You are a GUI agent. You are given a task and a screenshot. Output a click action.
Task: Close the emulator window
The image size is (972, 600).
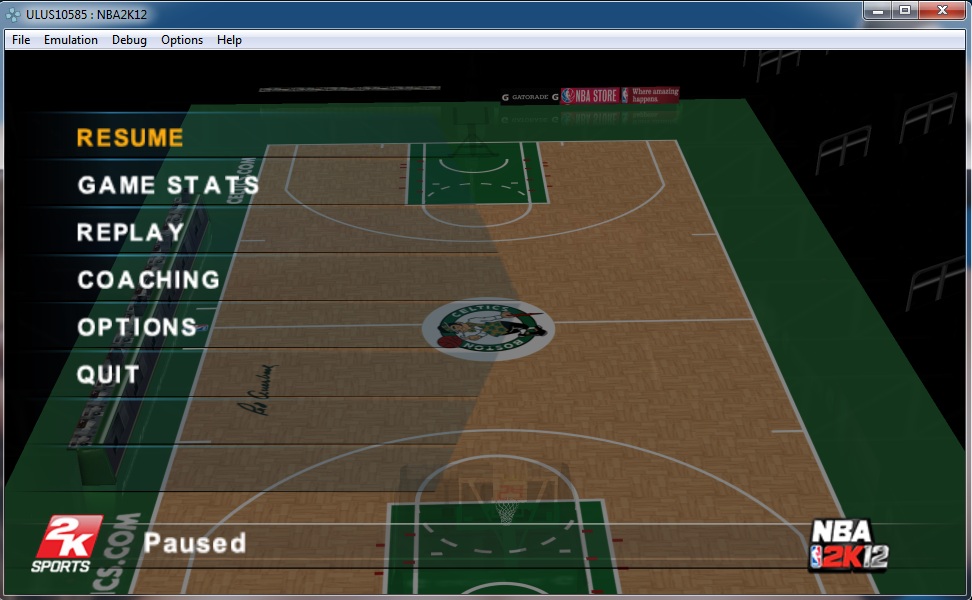[942, 10]
